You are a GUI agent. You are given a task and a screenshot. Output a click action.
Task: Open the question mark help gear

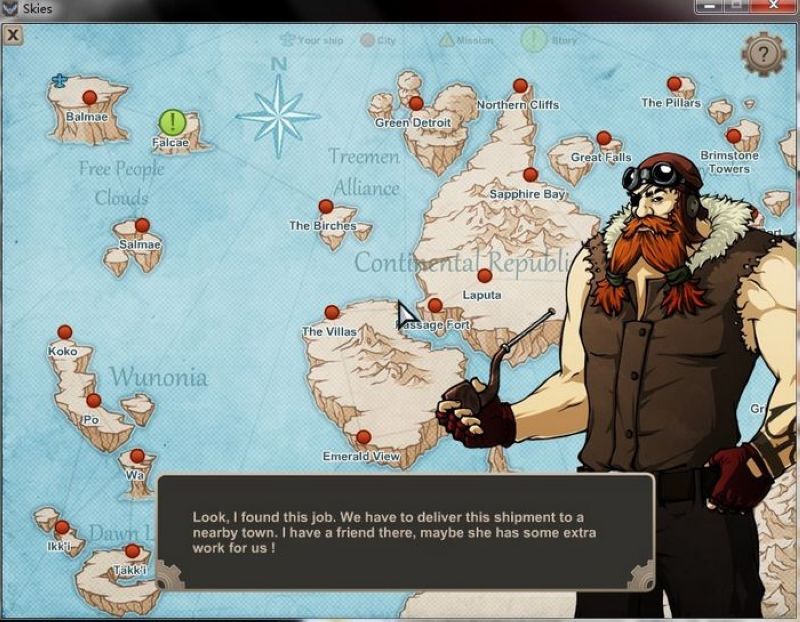(764, 53)
